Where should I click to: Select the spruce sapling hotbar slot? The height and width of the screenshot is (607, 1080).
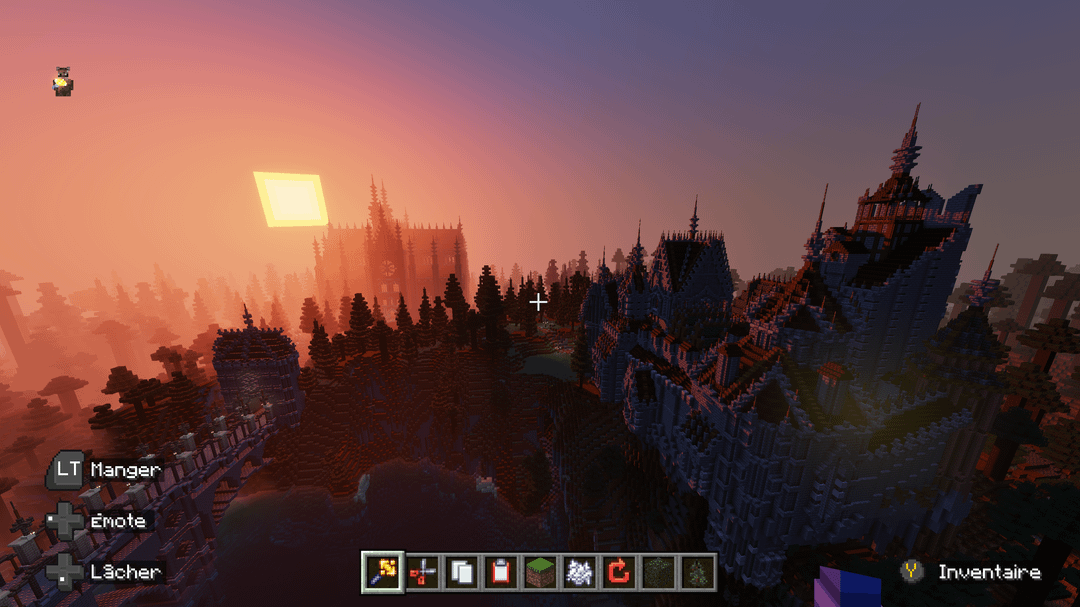[697, 571]
